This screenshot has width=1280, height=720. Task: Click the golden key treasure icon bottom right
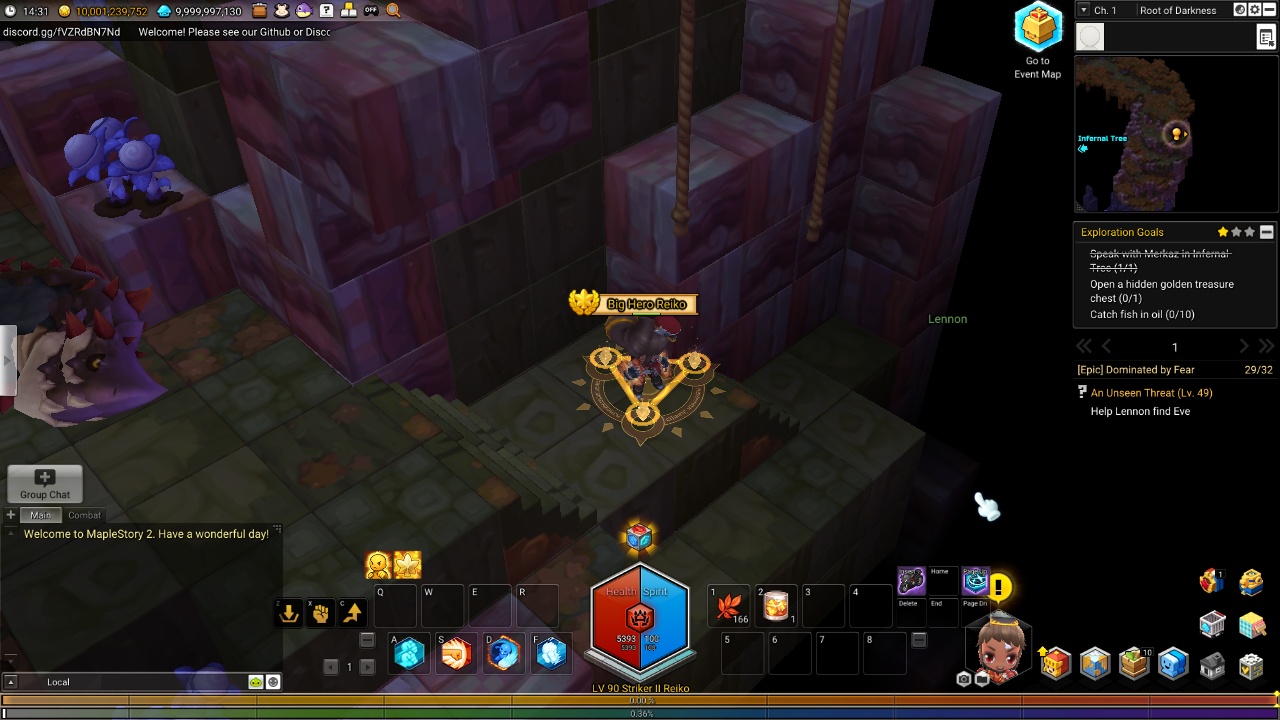(1251, 581)
